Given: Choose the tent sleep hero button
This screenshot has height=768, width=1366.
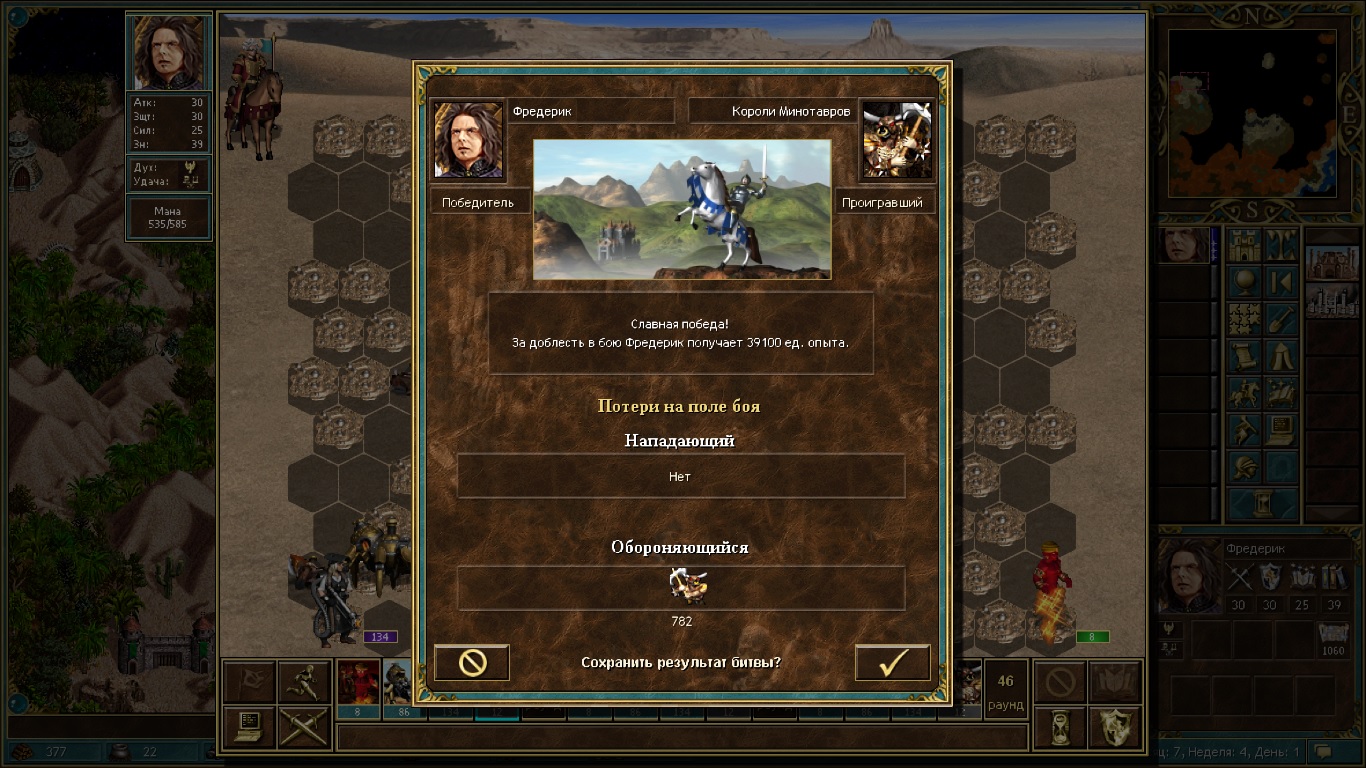Looking at the screenshot, I should pyautogui.click(x=1281, y=357).
